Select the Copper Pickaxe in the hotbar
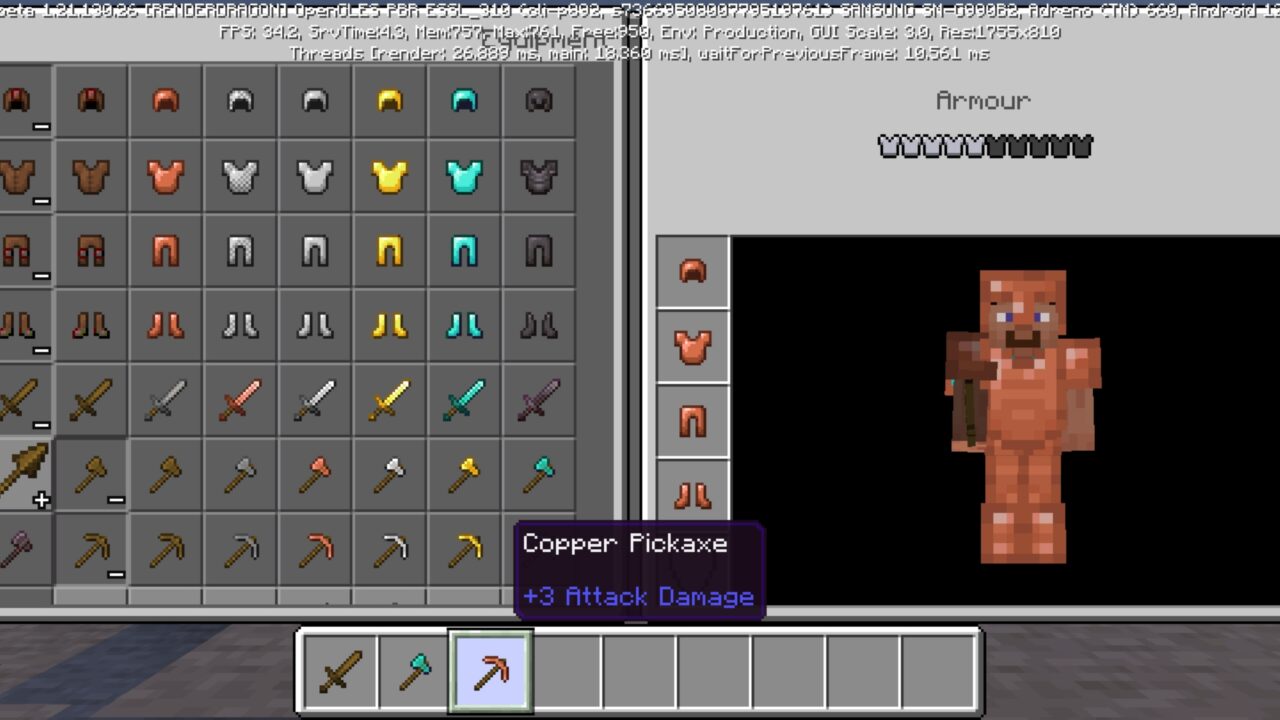1280x720 pixels. coord(490,670)
